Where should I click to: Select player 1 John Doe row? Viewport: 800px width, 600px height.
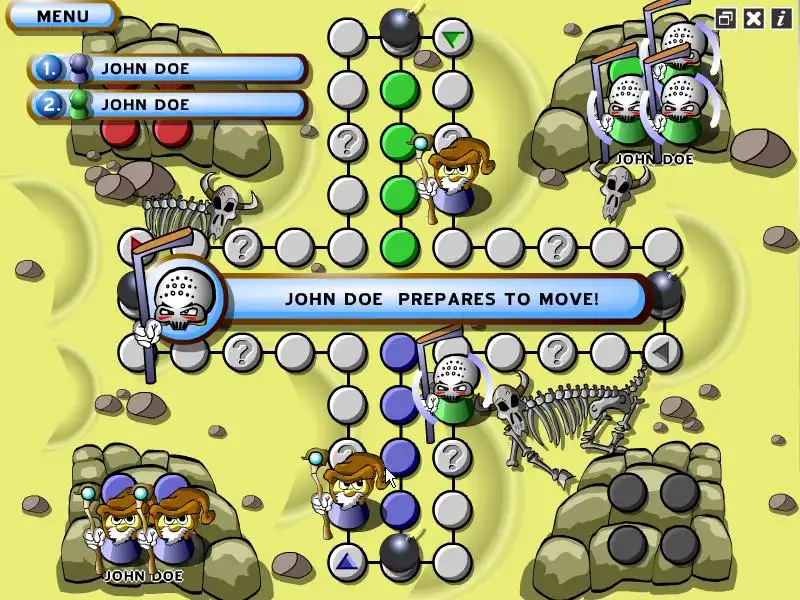(x=170, y=69)
